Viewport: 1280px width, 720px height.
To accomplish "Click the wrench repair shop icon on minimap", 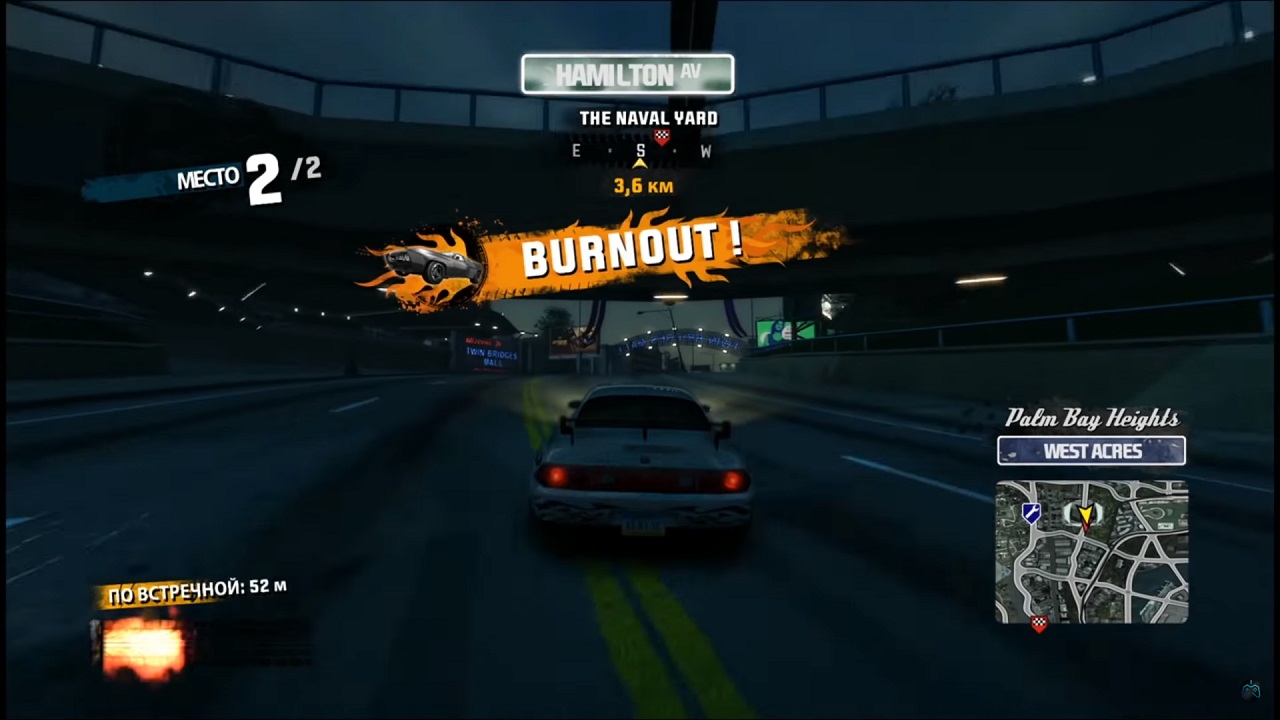I will [1030, 512].
